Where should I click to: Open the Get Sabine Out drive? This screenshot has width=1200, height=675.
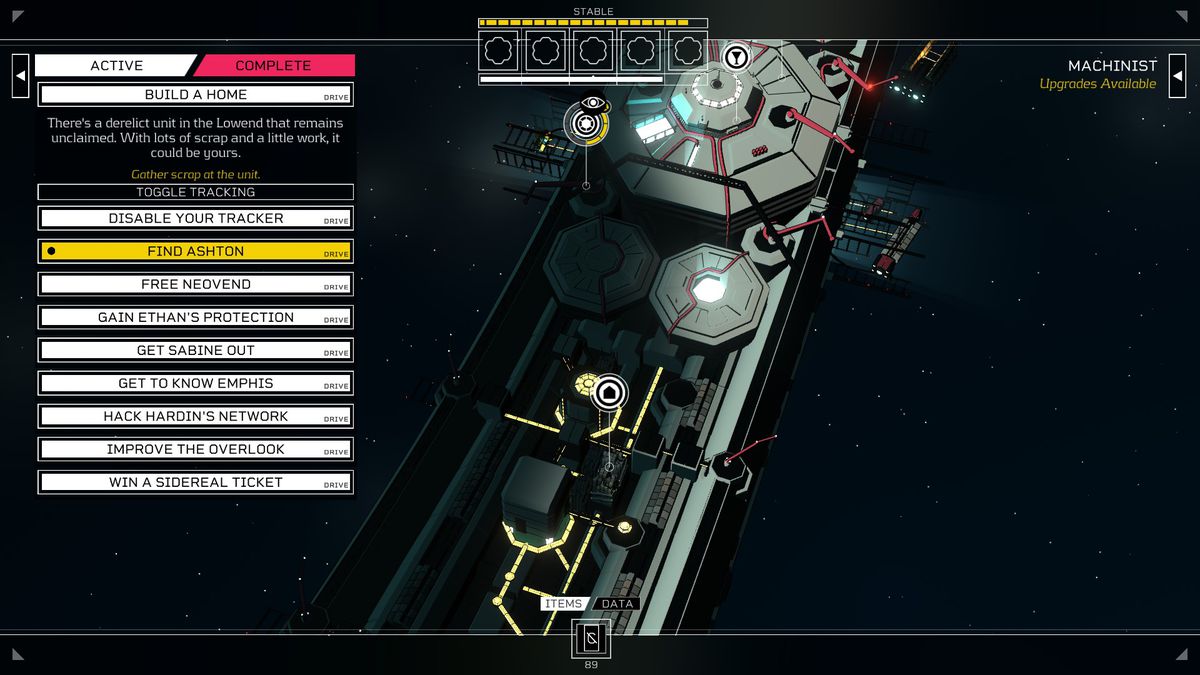coord(195,350)
